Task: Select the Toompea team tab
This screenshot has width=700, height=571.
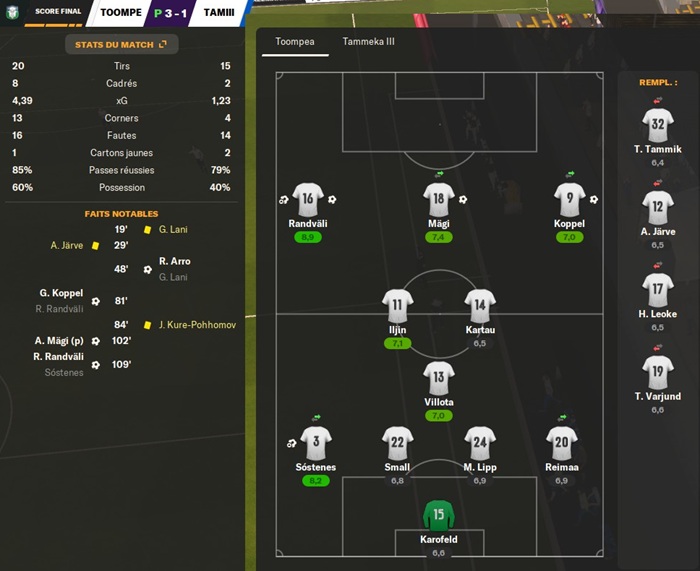Action: click(294, 42)
